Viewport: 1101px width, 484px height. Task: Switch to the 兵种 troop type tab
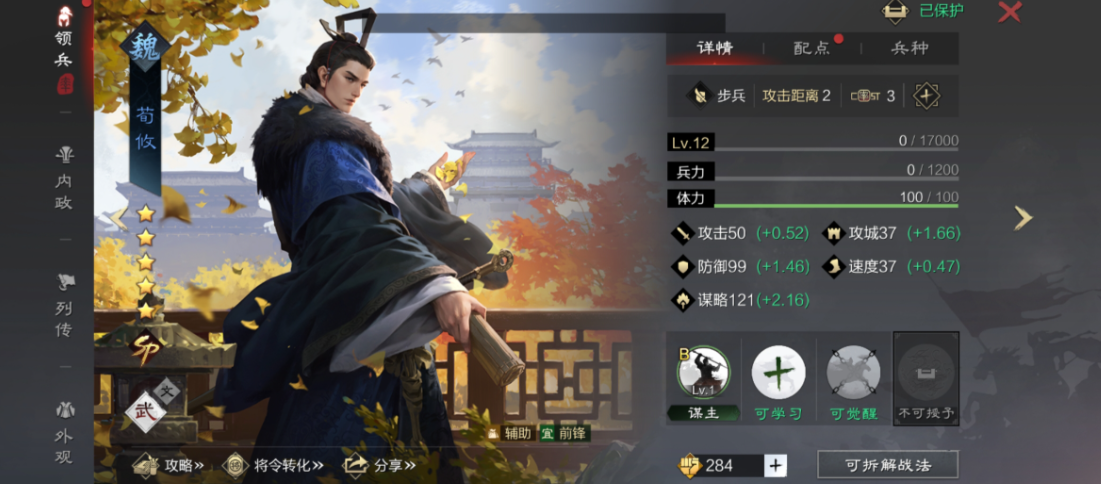click(909, 48)
